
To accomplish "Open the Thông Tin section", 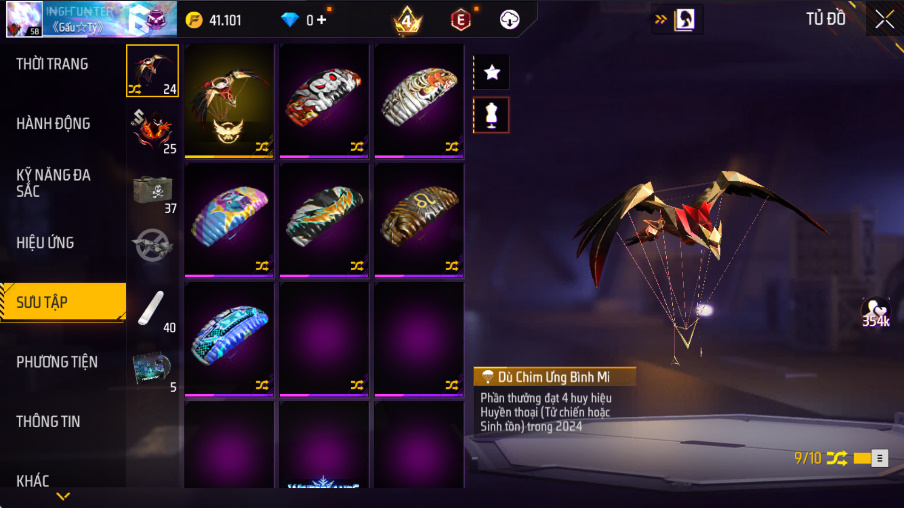I will (x=48, y=422).
